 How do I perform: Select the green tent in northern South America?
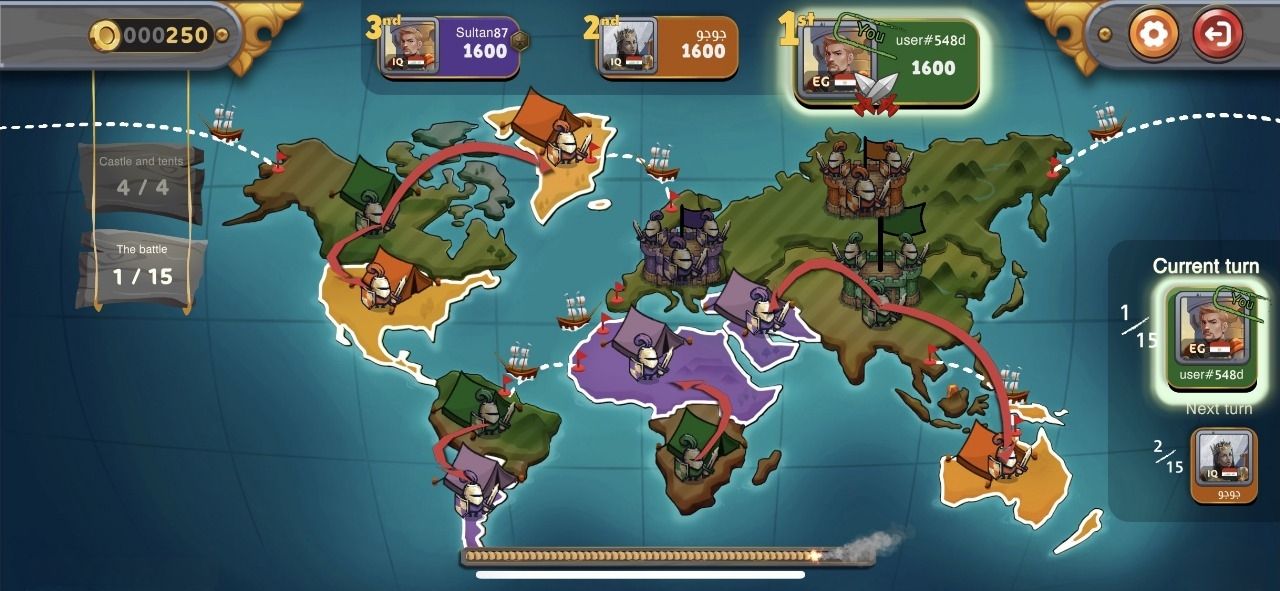(476, 399)
